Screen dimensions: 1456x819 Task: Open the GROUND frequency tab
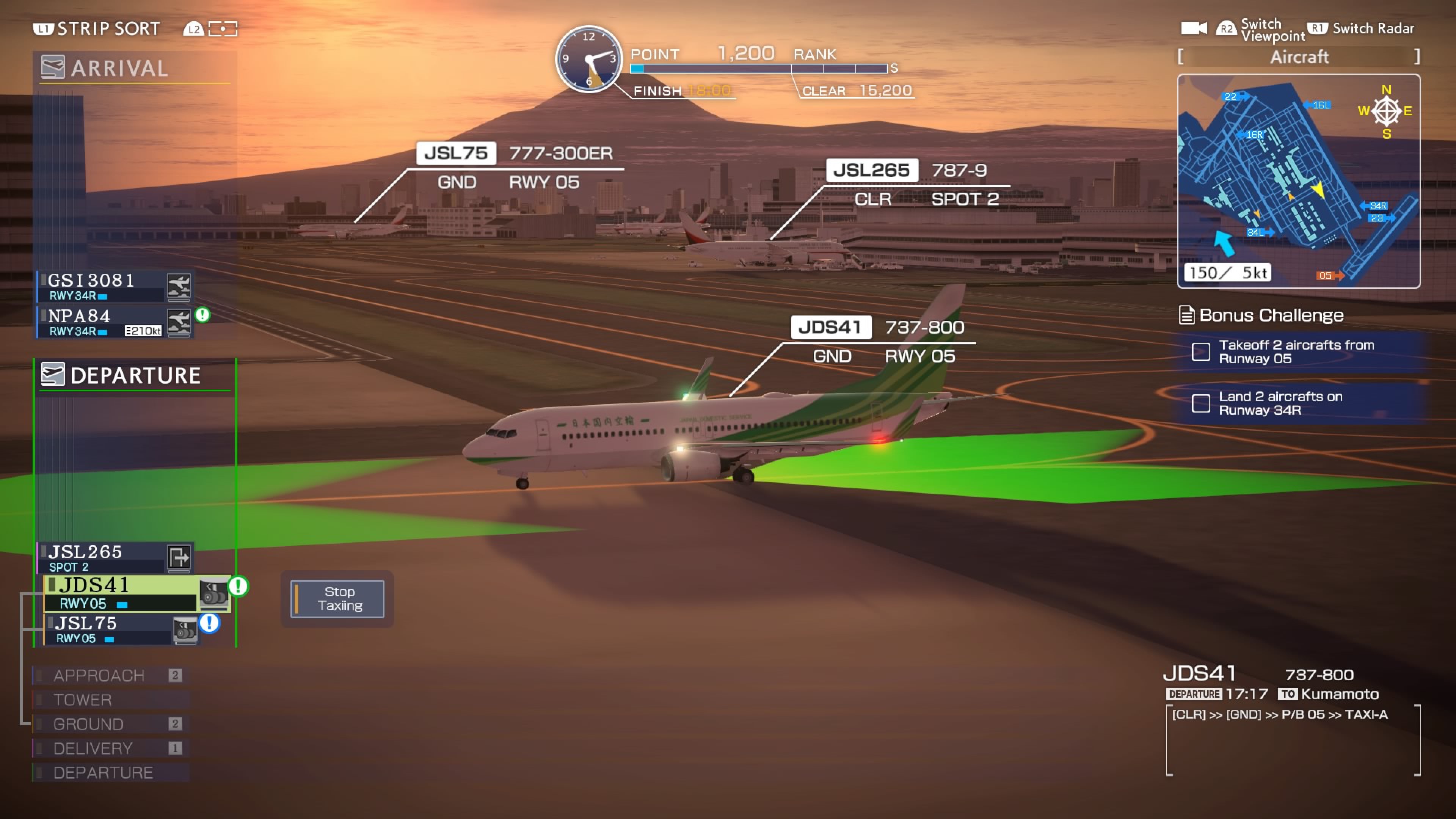point(88,724)
